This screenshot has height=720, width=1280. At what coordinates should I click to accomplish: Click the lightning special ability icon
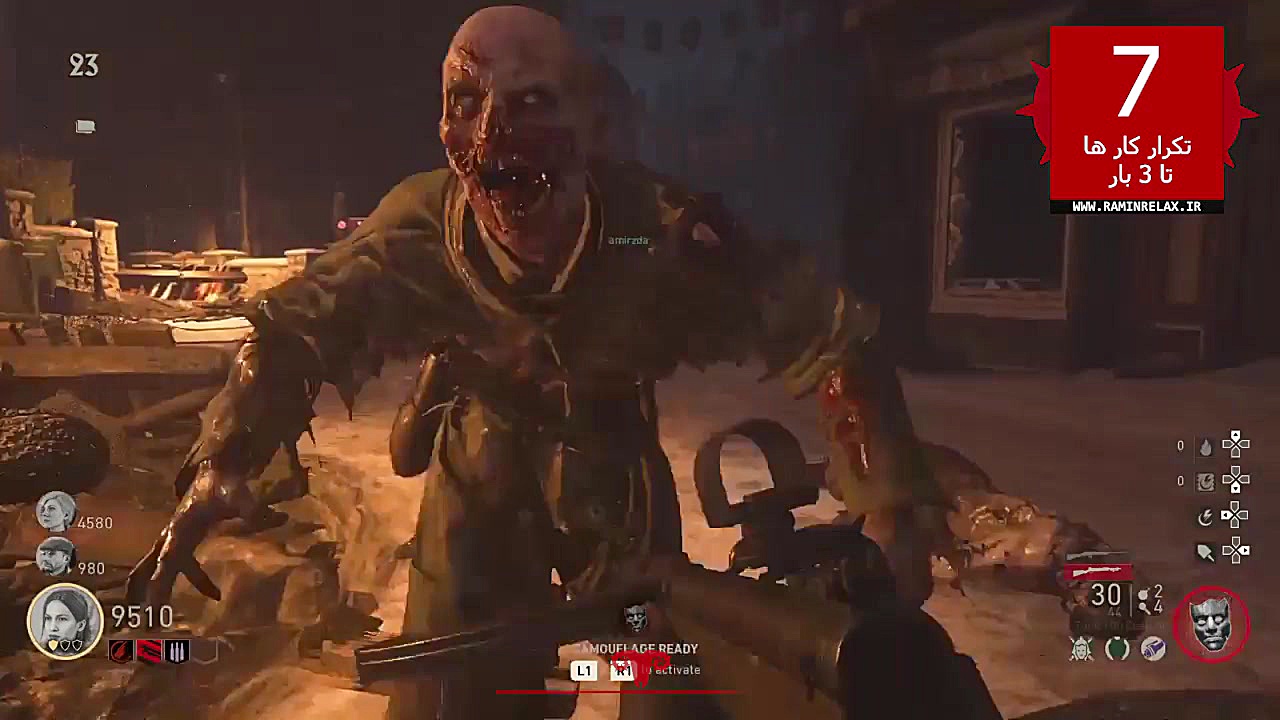[1204, 517]
